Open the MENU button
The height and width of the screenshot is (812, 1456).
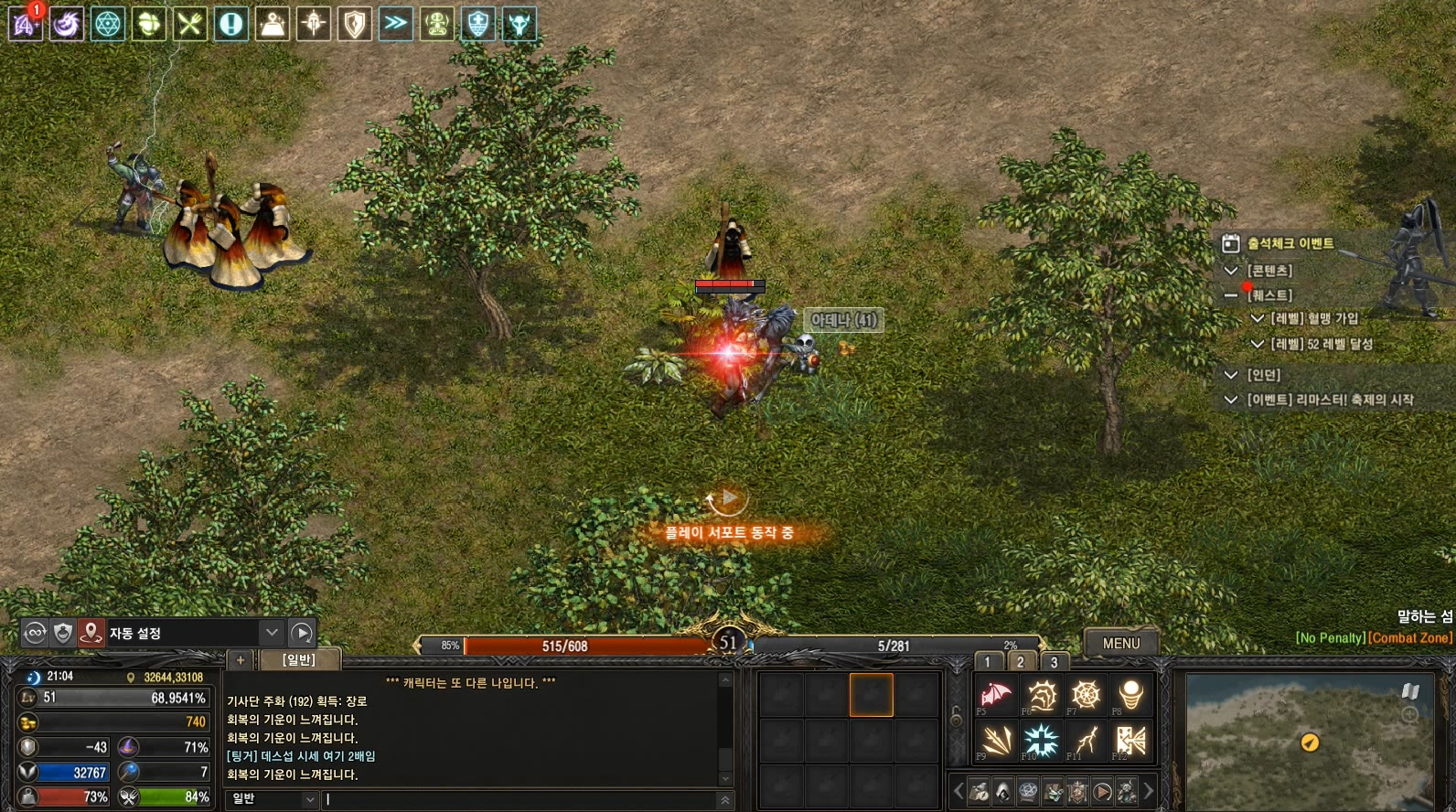1120,643
